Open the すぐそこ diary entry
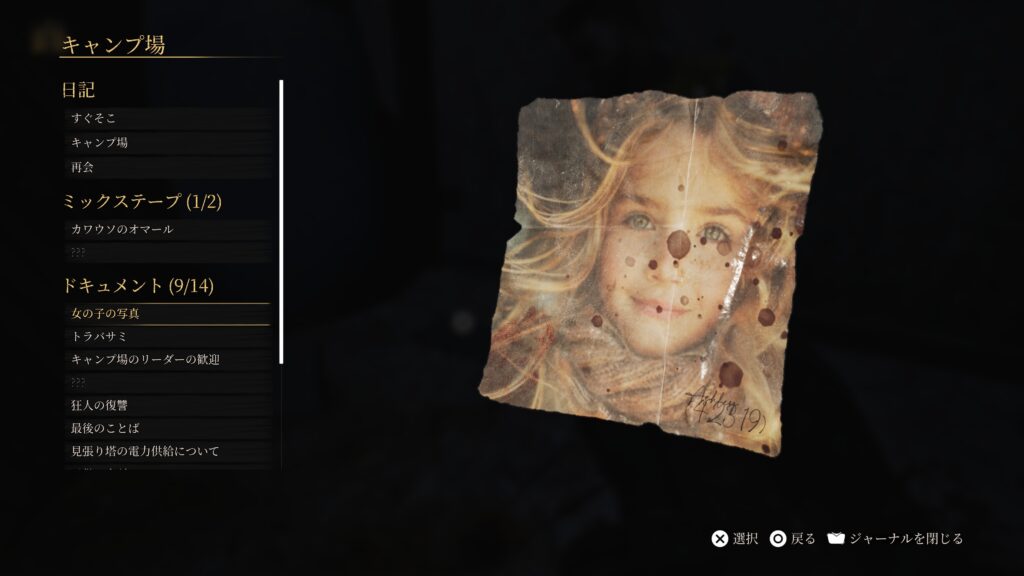This screenshot has height=576, width=1024. (x=165, y=119)
